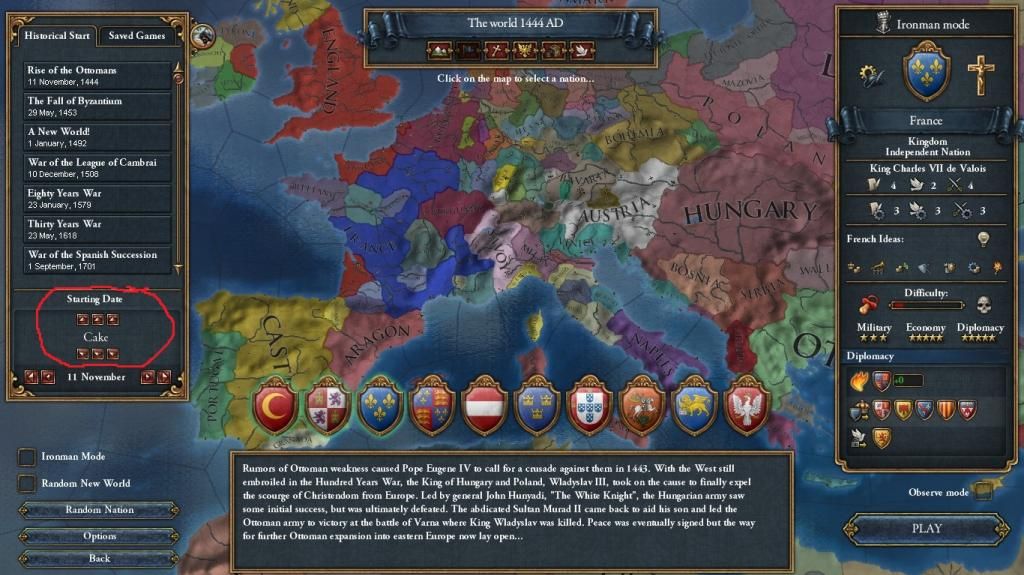Toggle the Ironman Mode checkbox
This screenshot has width=1024, height=575.
(27, 457)
